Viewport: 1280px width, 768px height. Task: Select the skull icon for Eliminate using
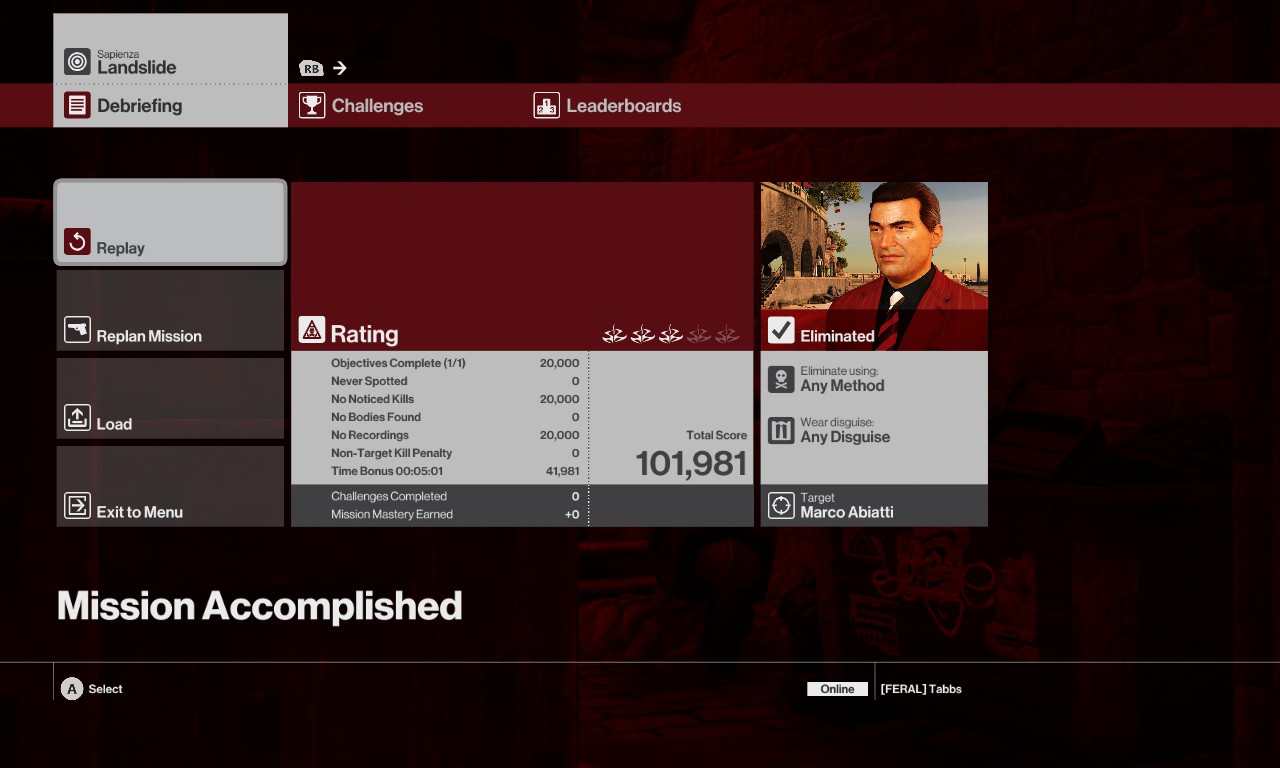[781, 377]
